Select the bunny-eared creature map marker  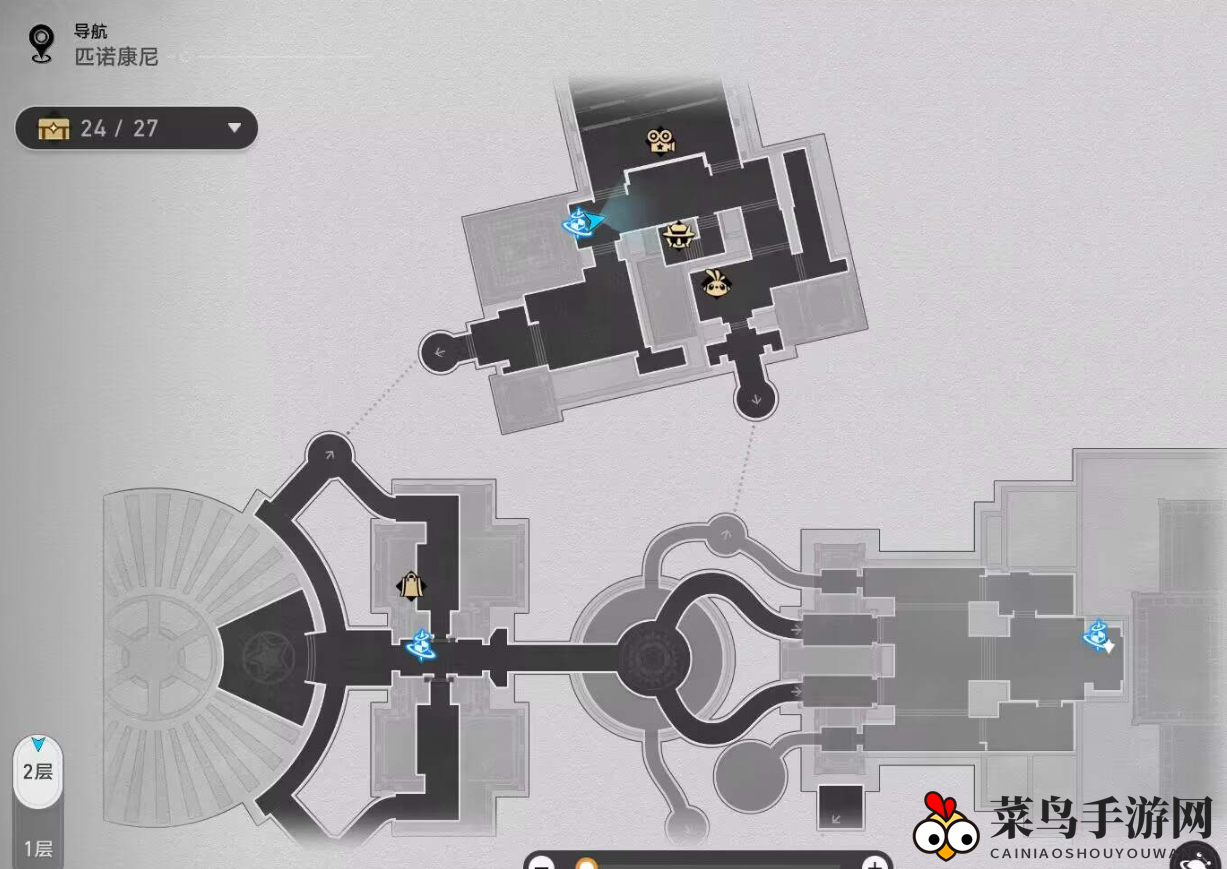(715, 284)
